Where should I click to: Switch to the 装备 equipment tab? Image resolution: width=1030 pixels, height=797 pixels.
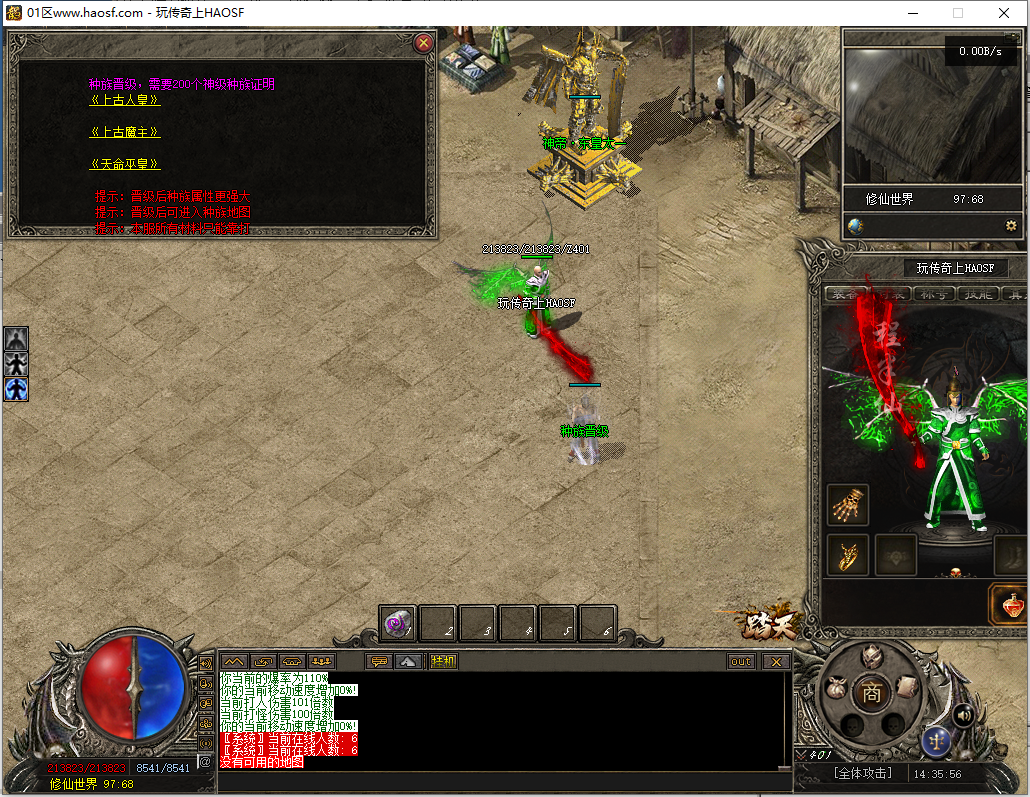tap(845, 294)
